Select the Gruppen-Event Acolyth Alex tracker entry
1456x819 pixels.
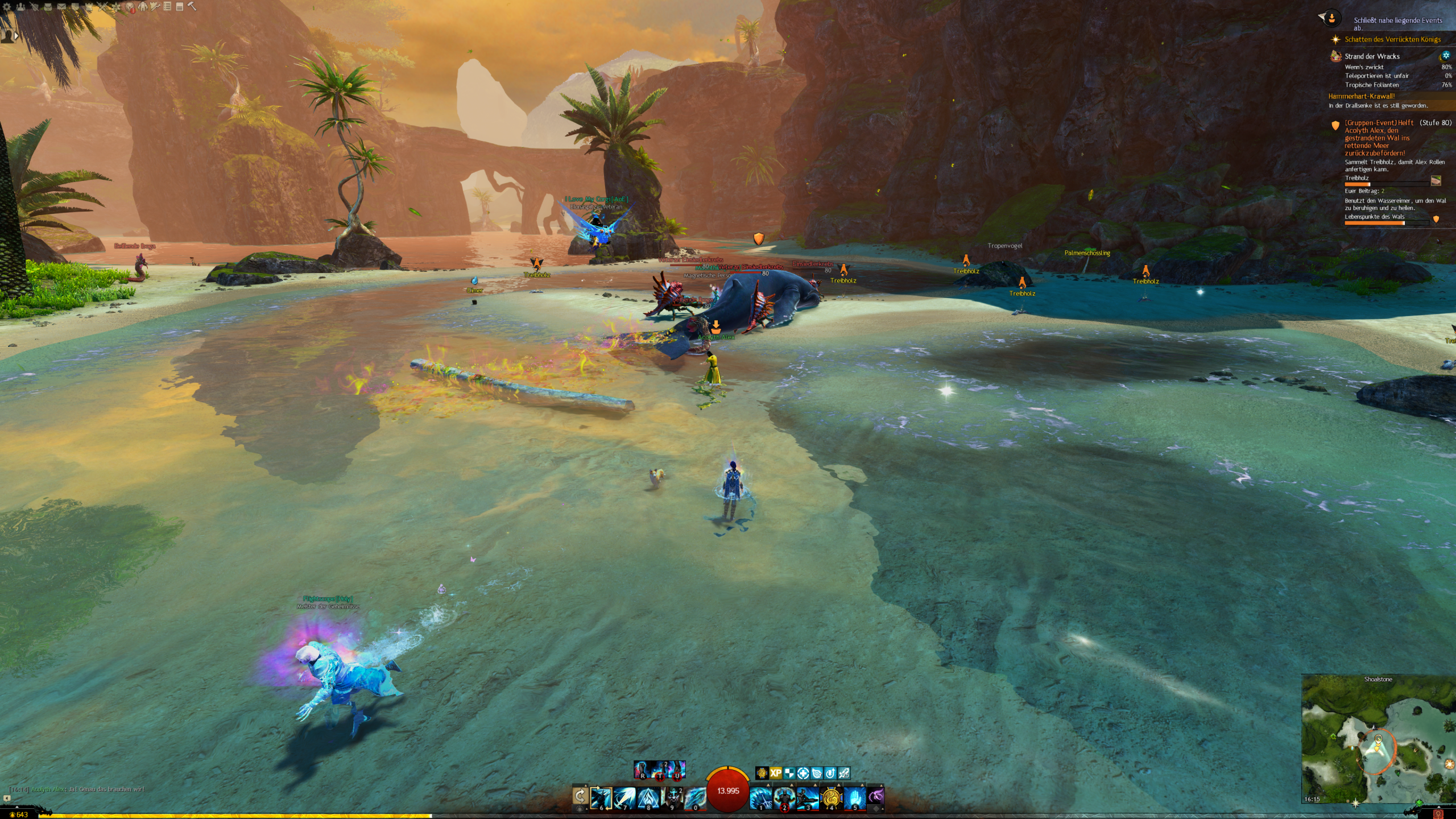[1378, 138]
